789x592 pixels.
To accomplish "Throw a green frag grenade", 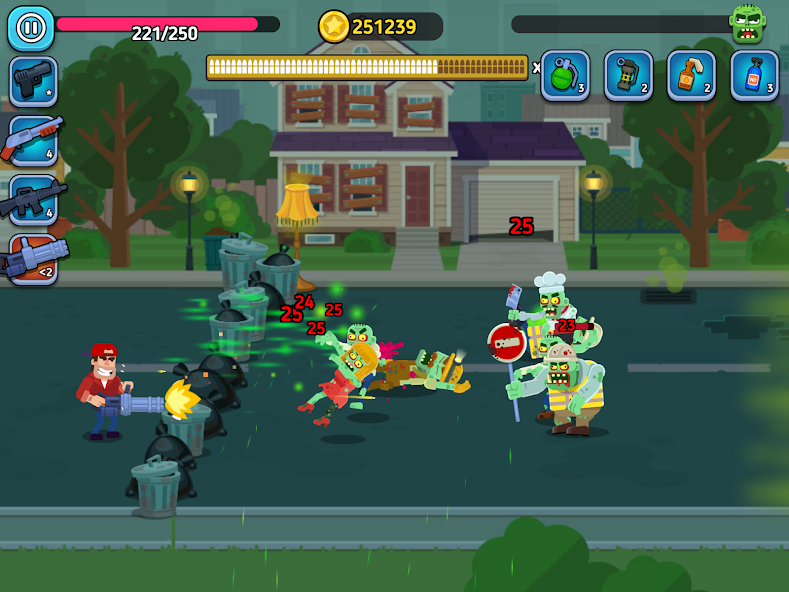I will [x=565, y=76].
